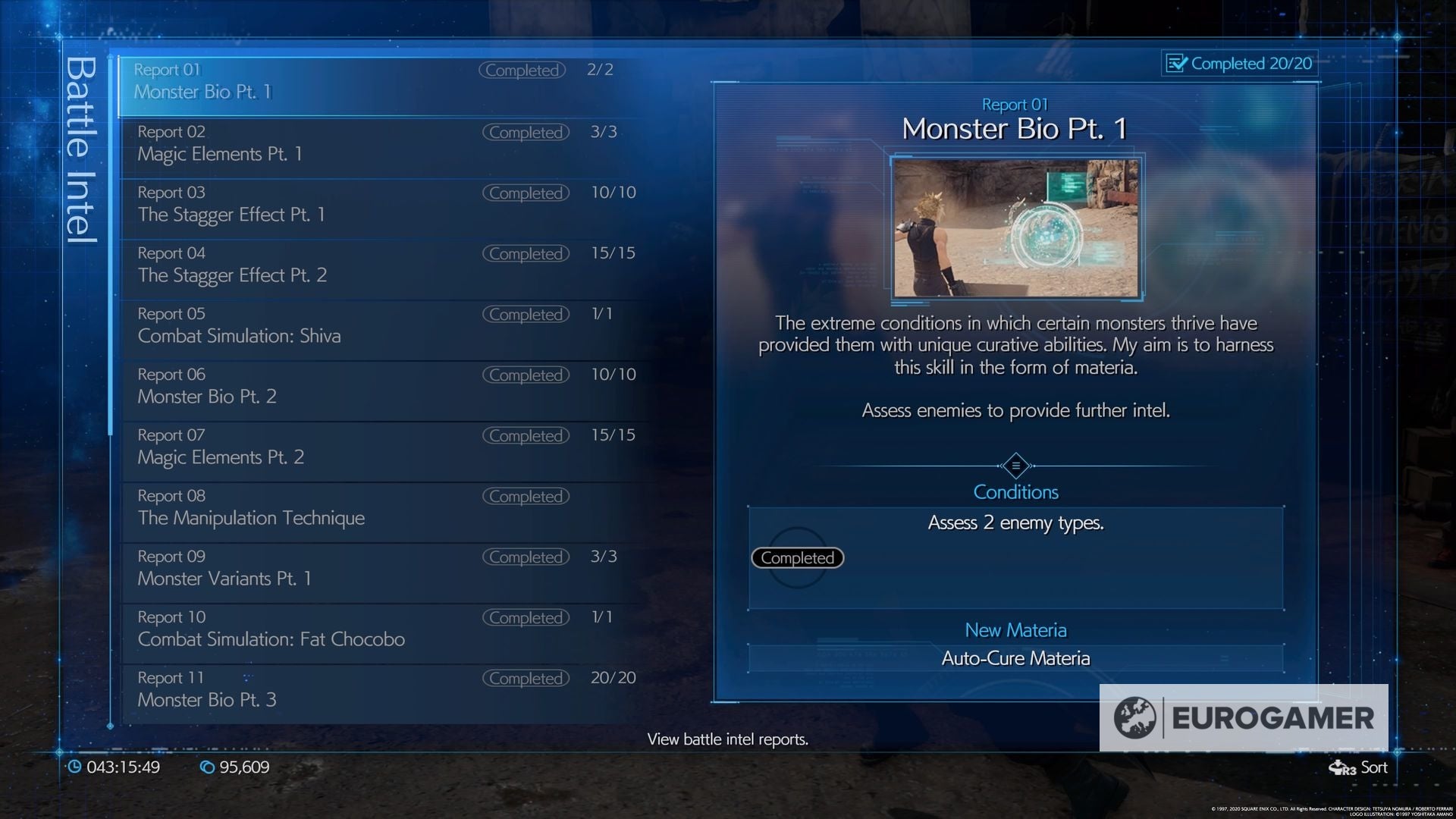Toggle the Completed status in Conditions panel
Image resolution: width=1456 pixels, height=819 pixels.
click(x=797, y=557)
